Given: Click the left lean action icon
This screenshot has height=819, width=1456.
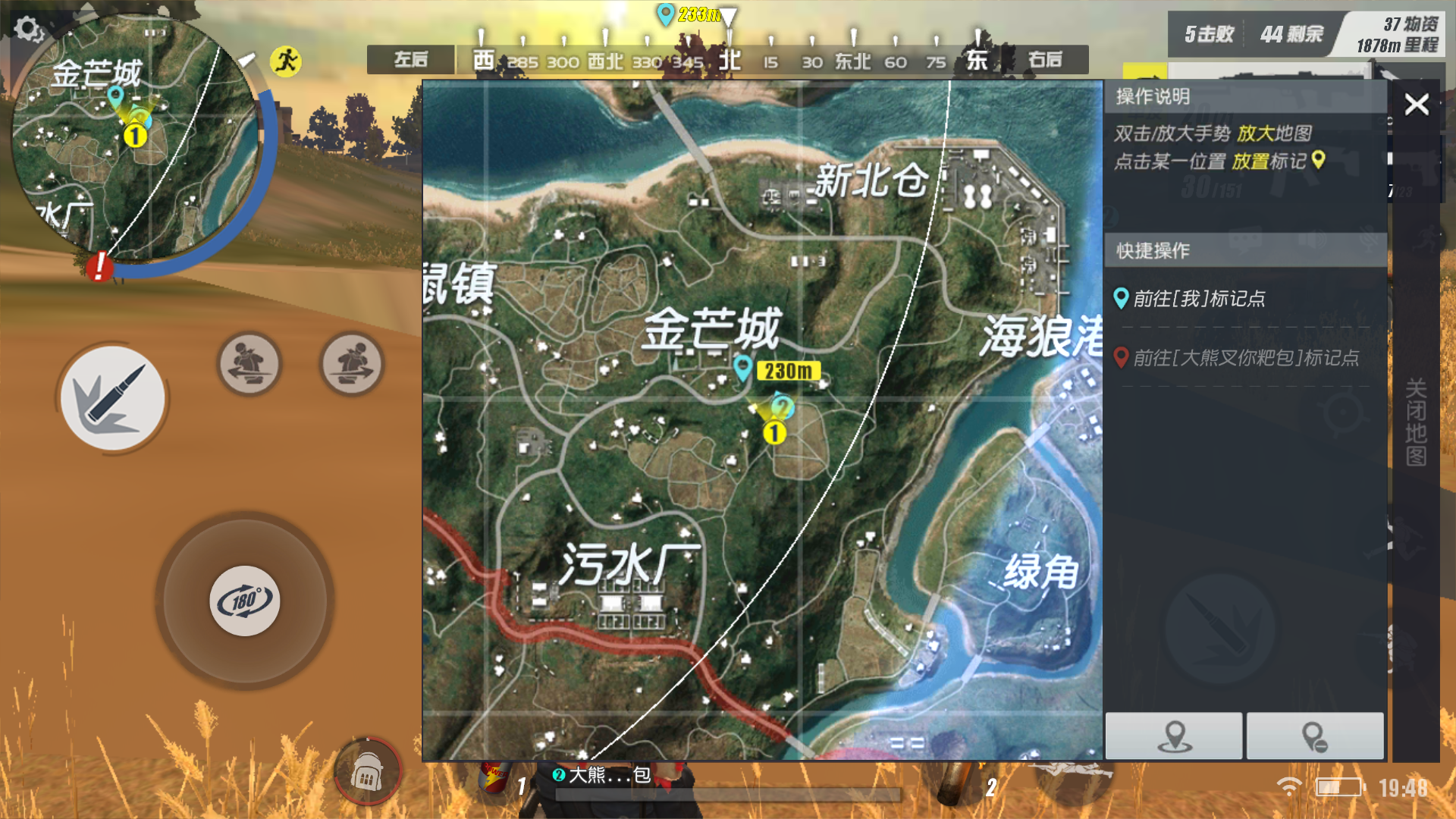Looking at the screenshot, I should coord(250,364).
